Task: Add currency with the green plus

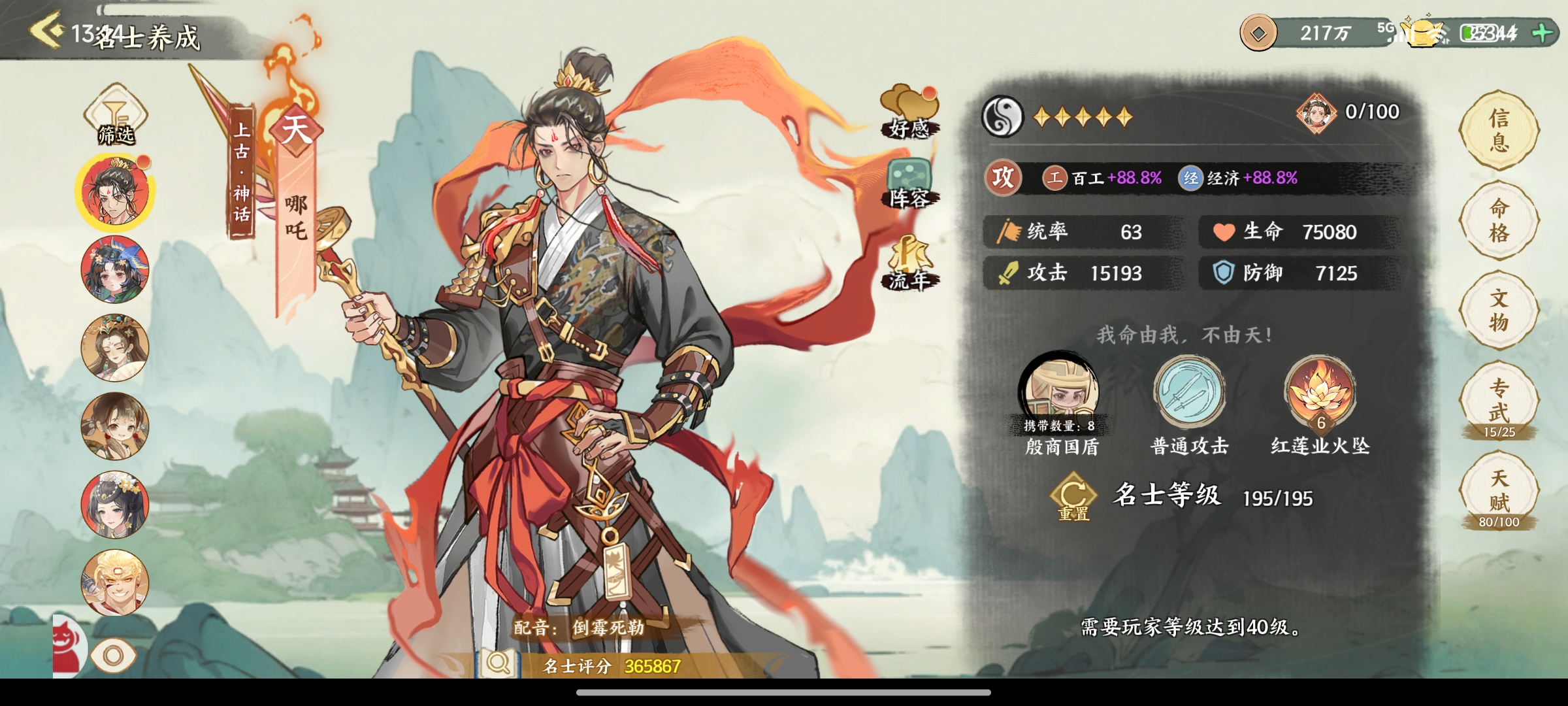Action: [1543, 33]
